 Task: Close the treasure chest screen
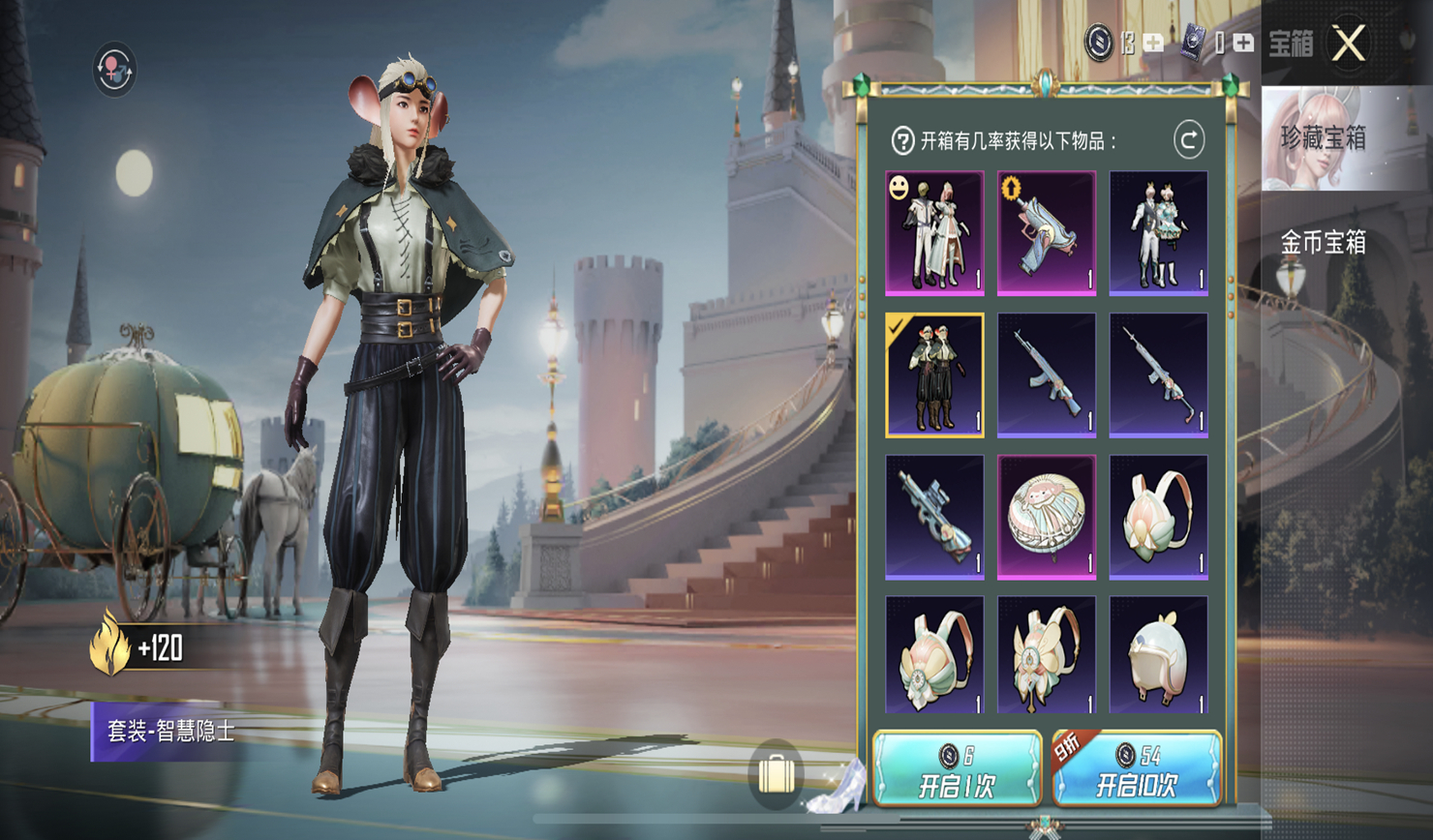[x=1349, y=44]
